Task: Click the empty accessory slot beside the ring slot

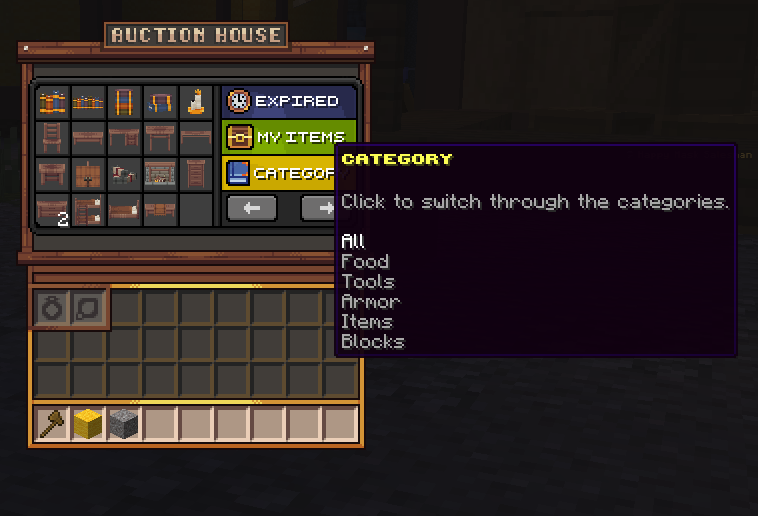Action: (88, 309)
